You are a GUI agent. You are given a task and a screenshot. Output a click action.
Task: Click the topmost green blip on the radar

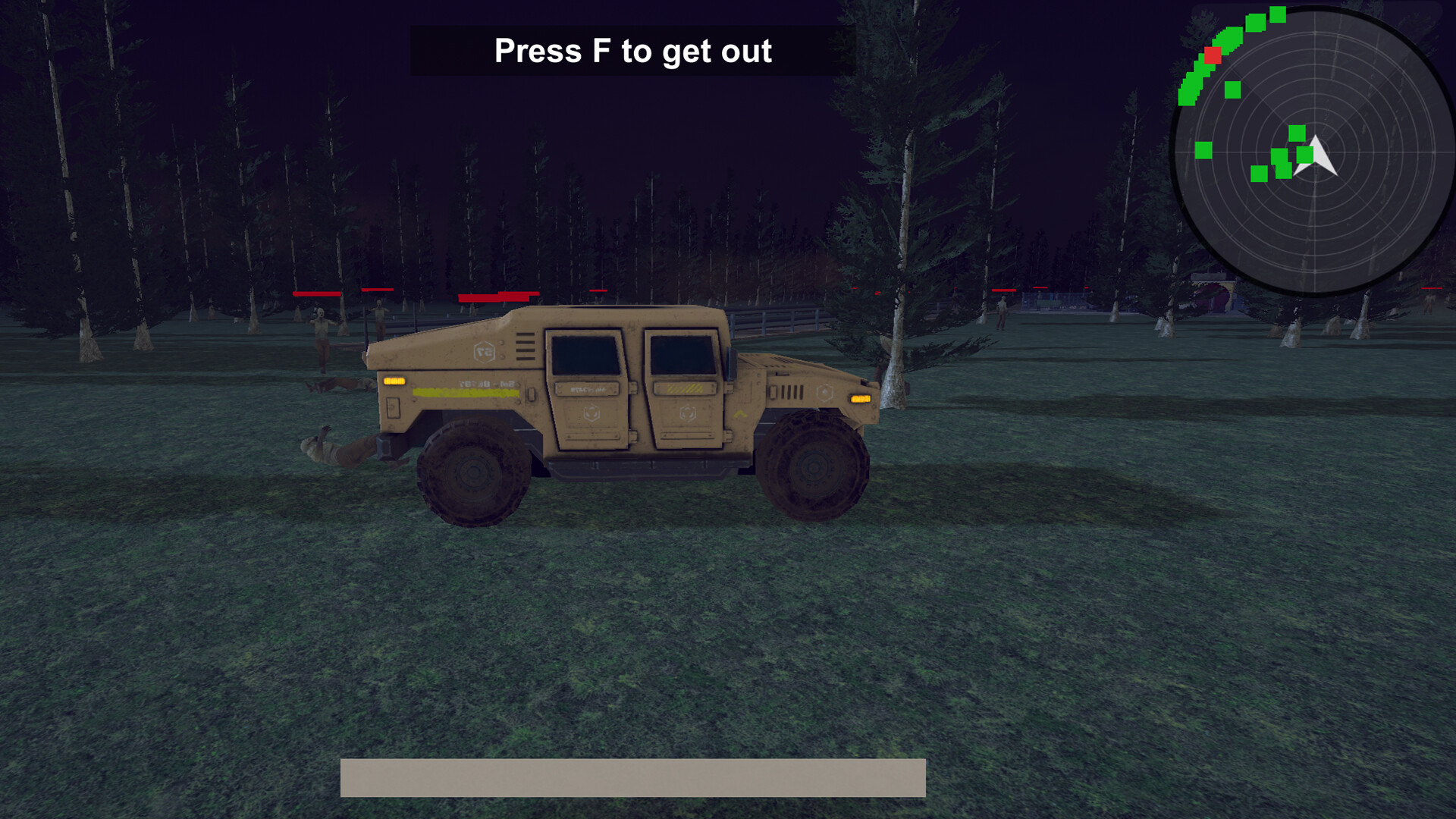click(1278, 15)
